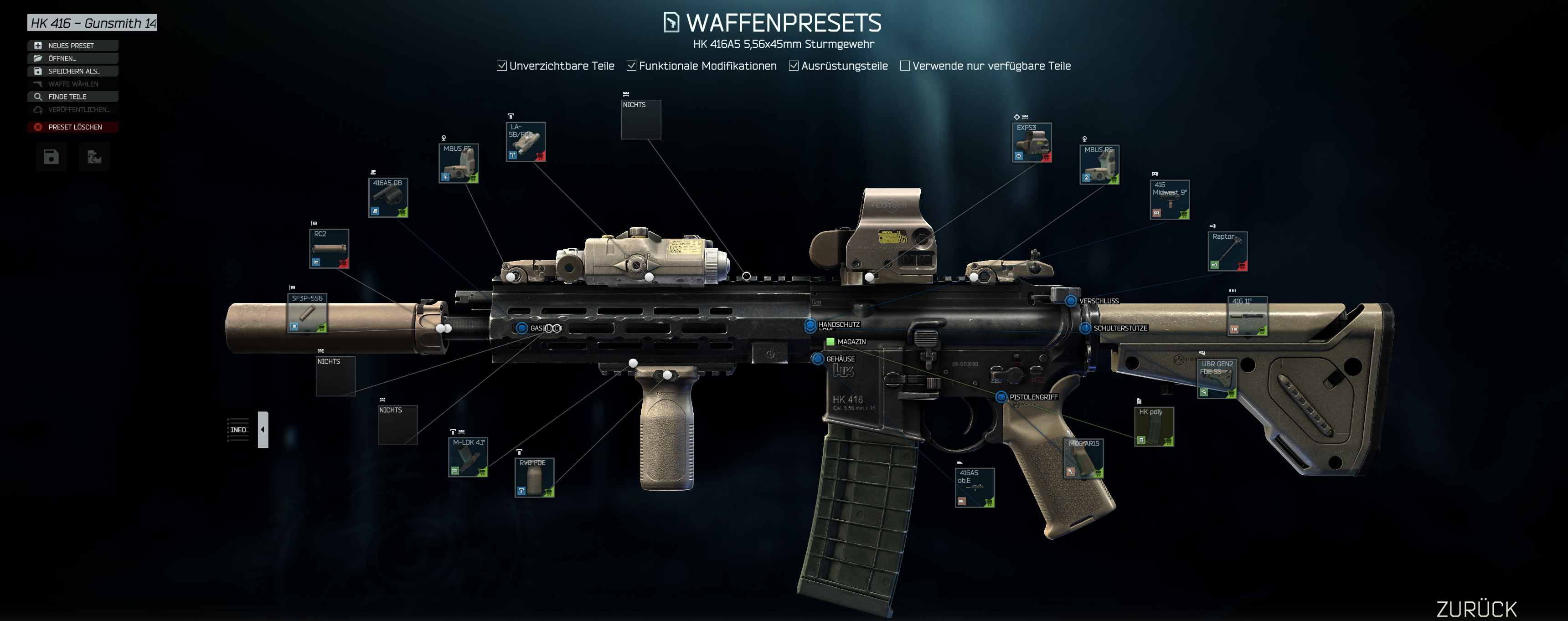1568x621 pixels.
Task: Click the floppy disk save icon
Action: [x=51, y=158]
